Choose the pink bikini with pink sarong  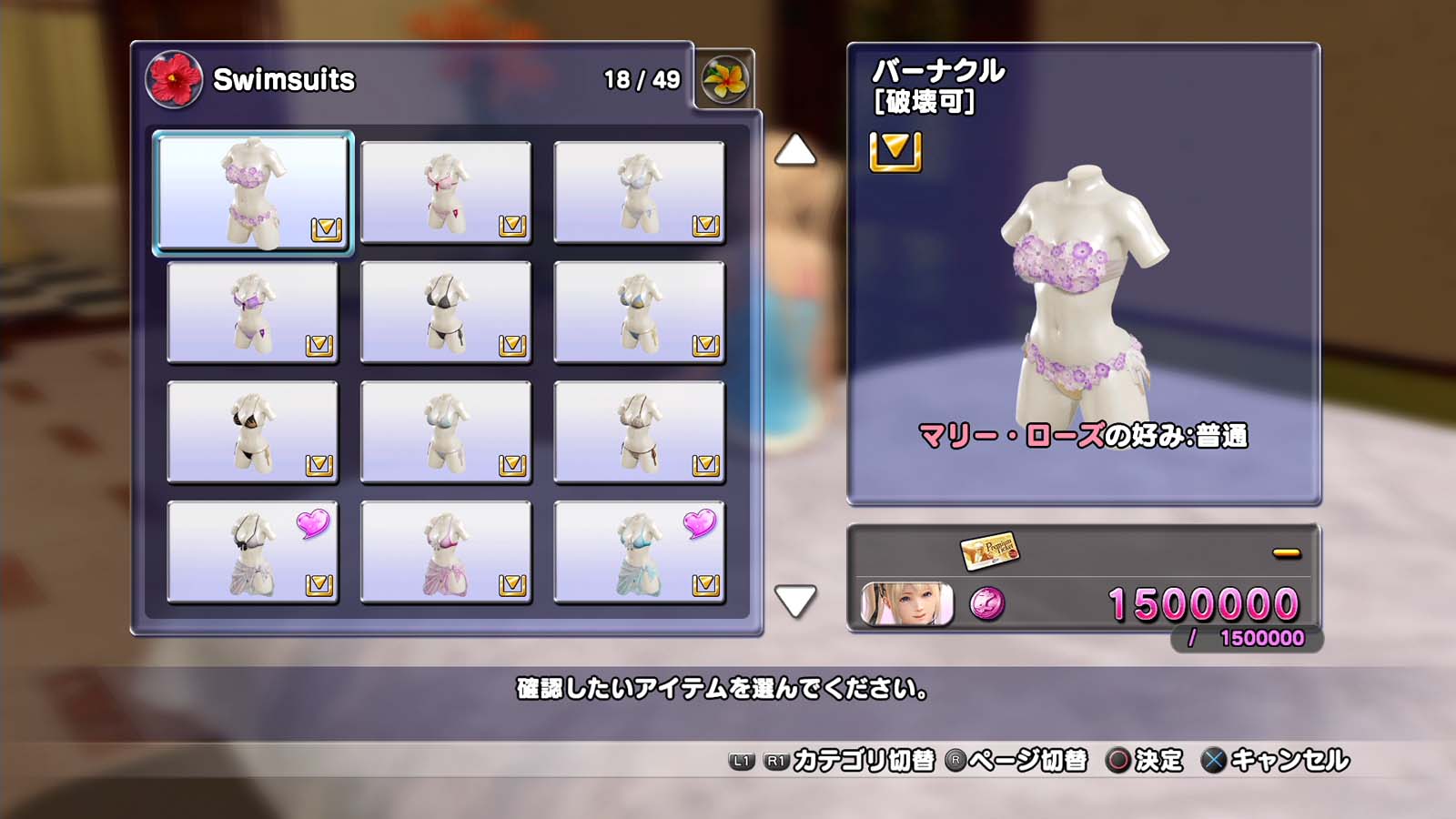[446, 552]
